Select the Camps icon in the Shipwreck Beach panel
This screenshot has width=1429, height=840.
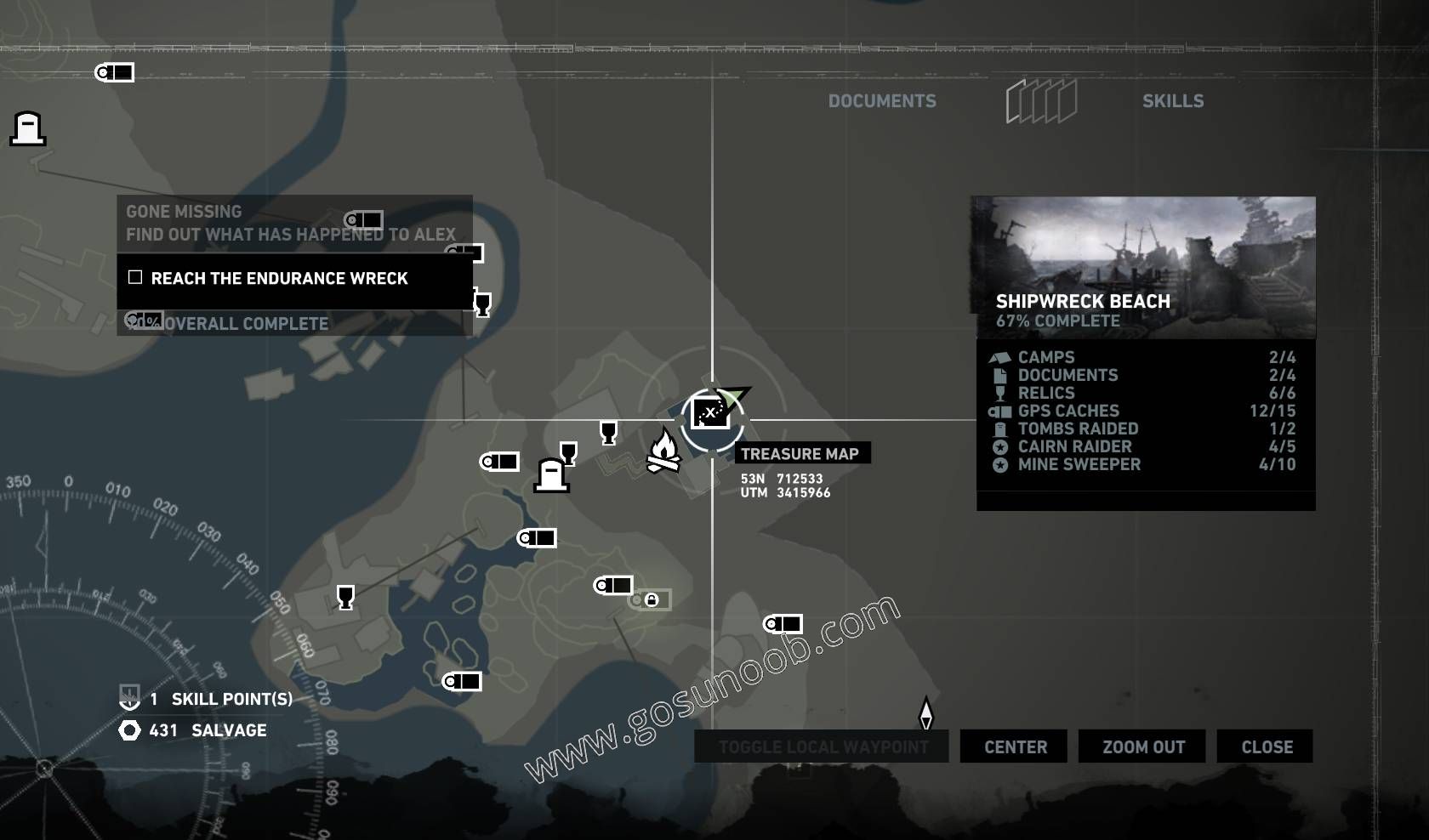1001,357
